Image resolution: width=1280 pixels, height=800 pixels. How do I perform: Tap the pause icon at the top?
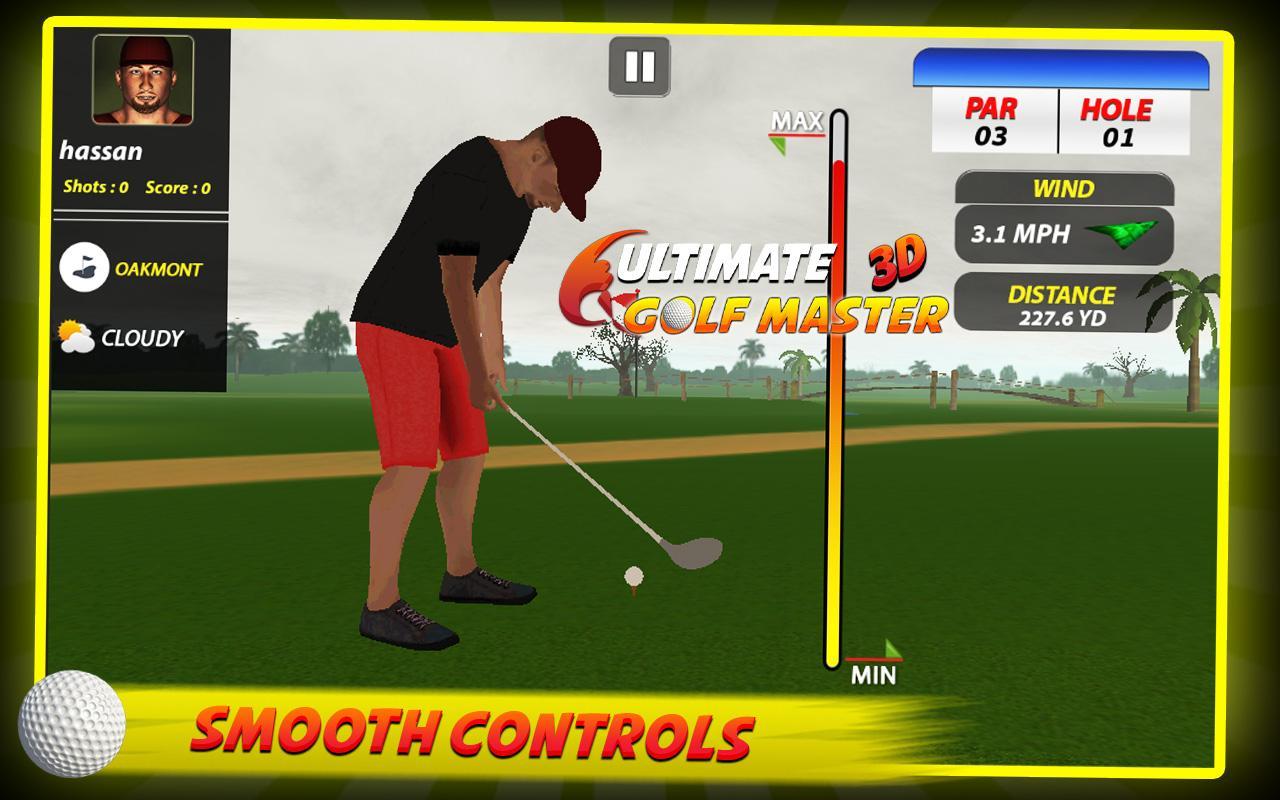[638, 67]
